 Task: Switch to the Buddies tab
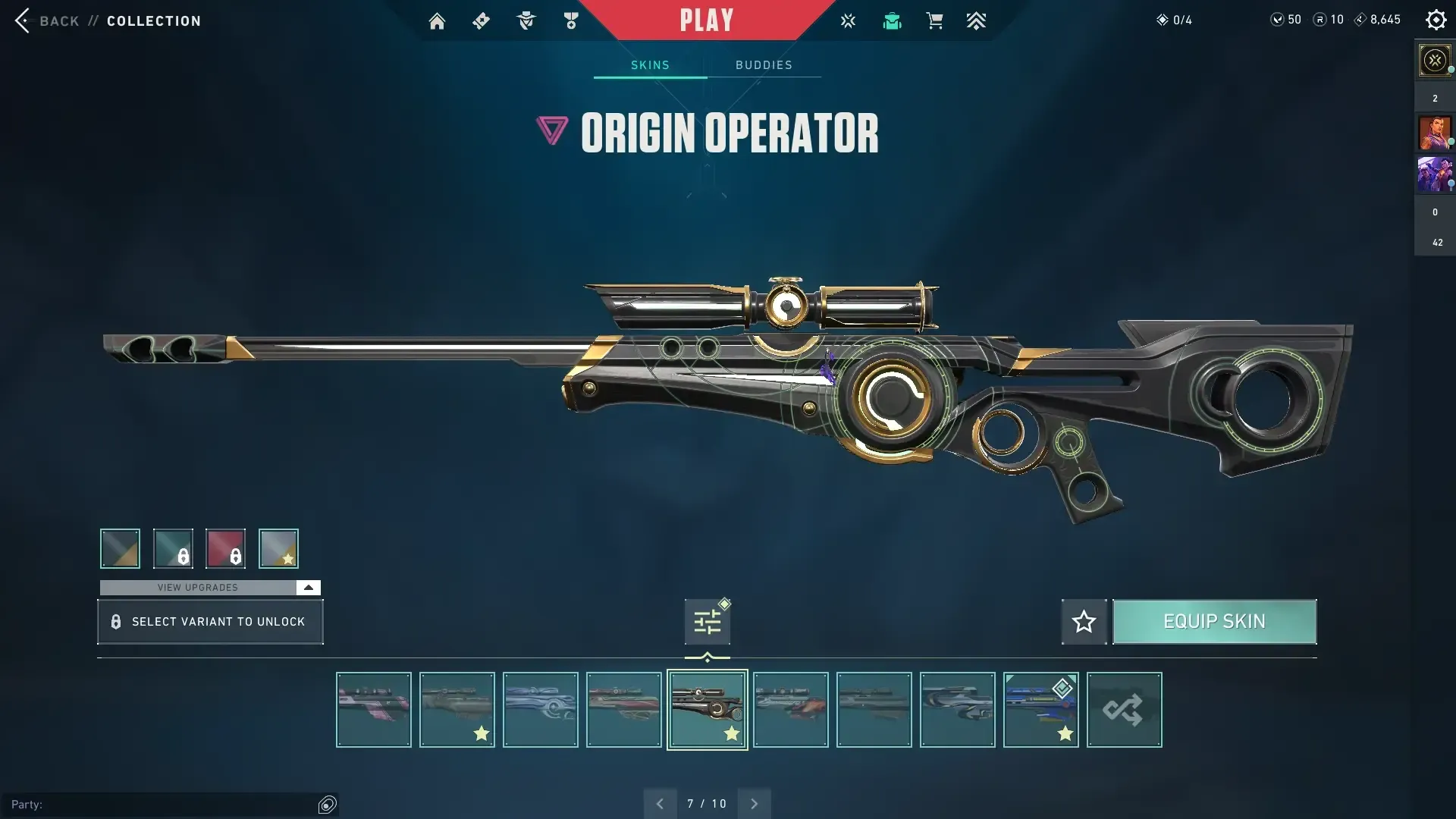pyautogui.click(x=764, y=65)
